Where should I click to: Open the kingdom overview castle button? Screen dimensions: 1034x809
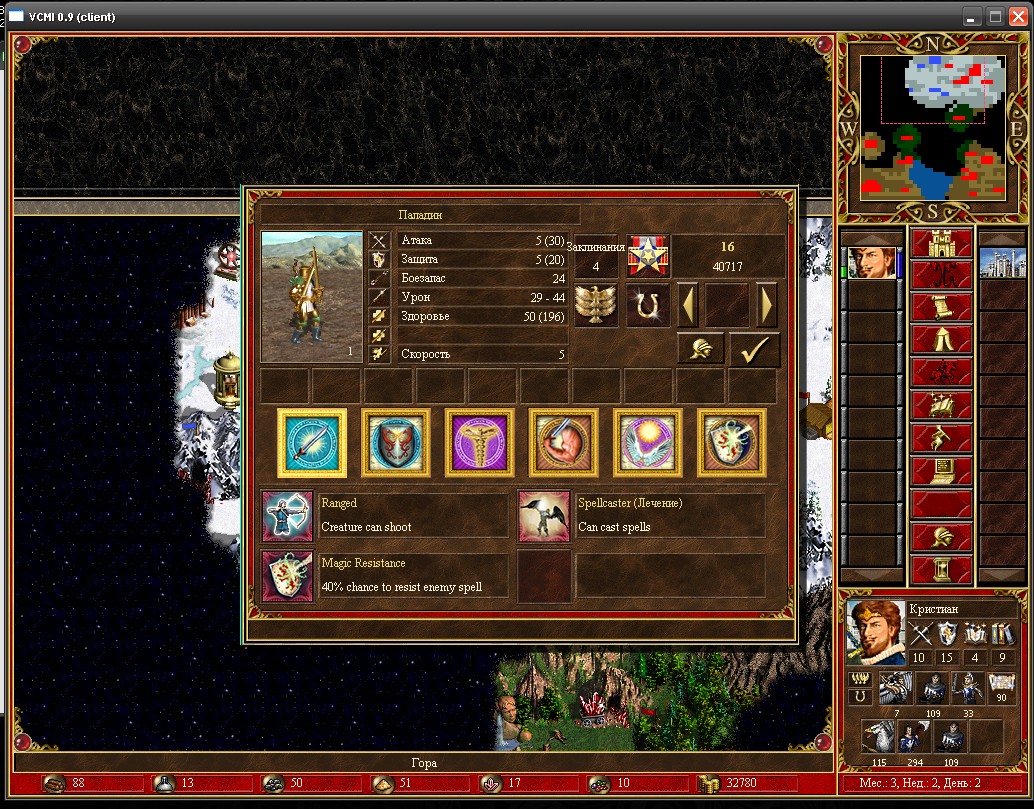pyautogui.click(x=941, y=244)
